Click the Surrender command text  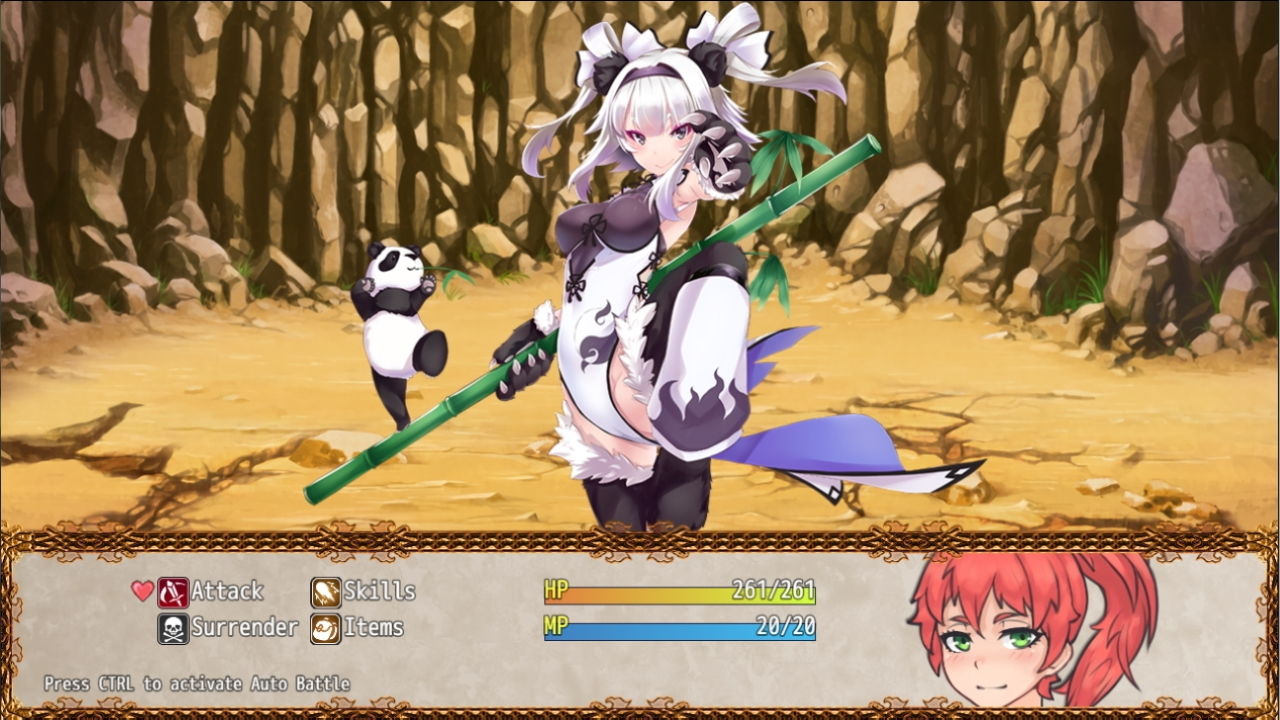[247, 628]
